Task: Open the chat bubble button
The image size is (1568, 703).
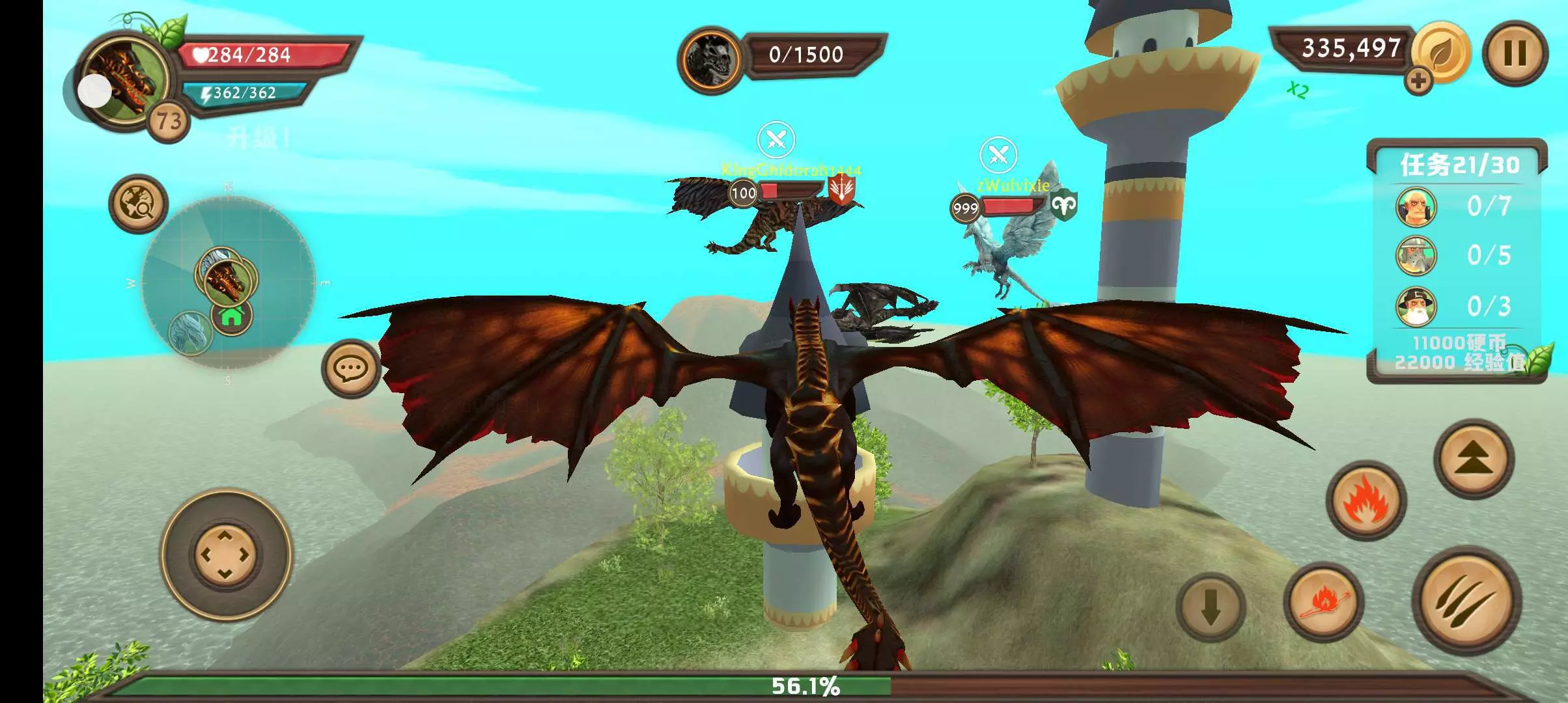Action: [x=351, y=368]
